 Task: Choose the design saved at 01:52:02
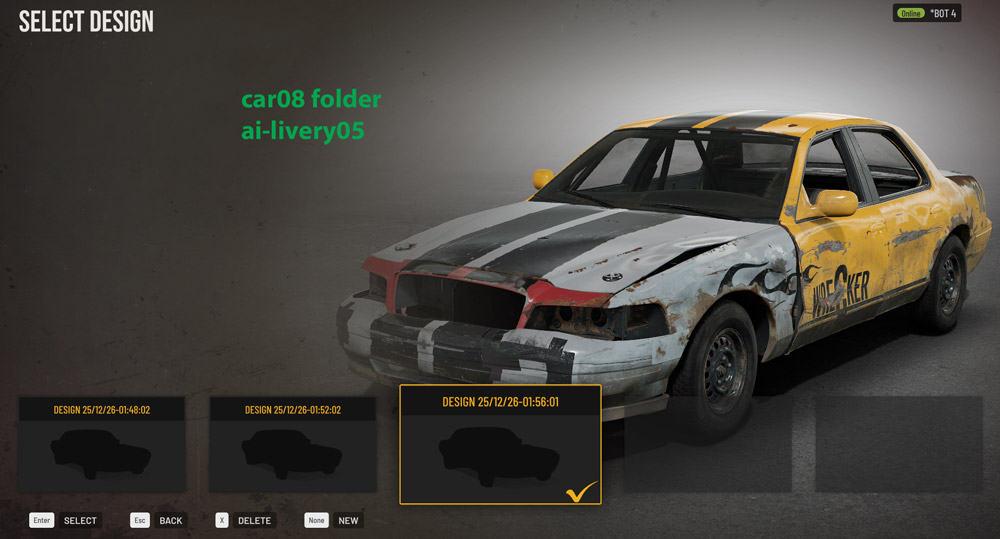293,445
